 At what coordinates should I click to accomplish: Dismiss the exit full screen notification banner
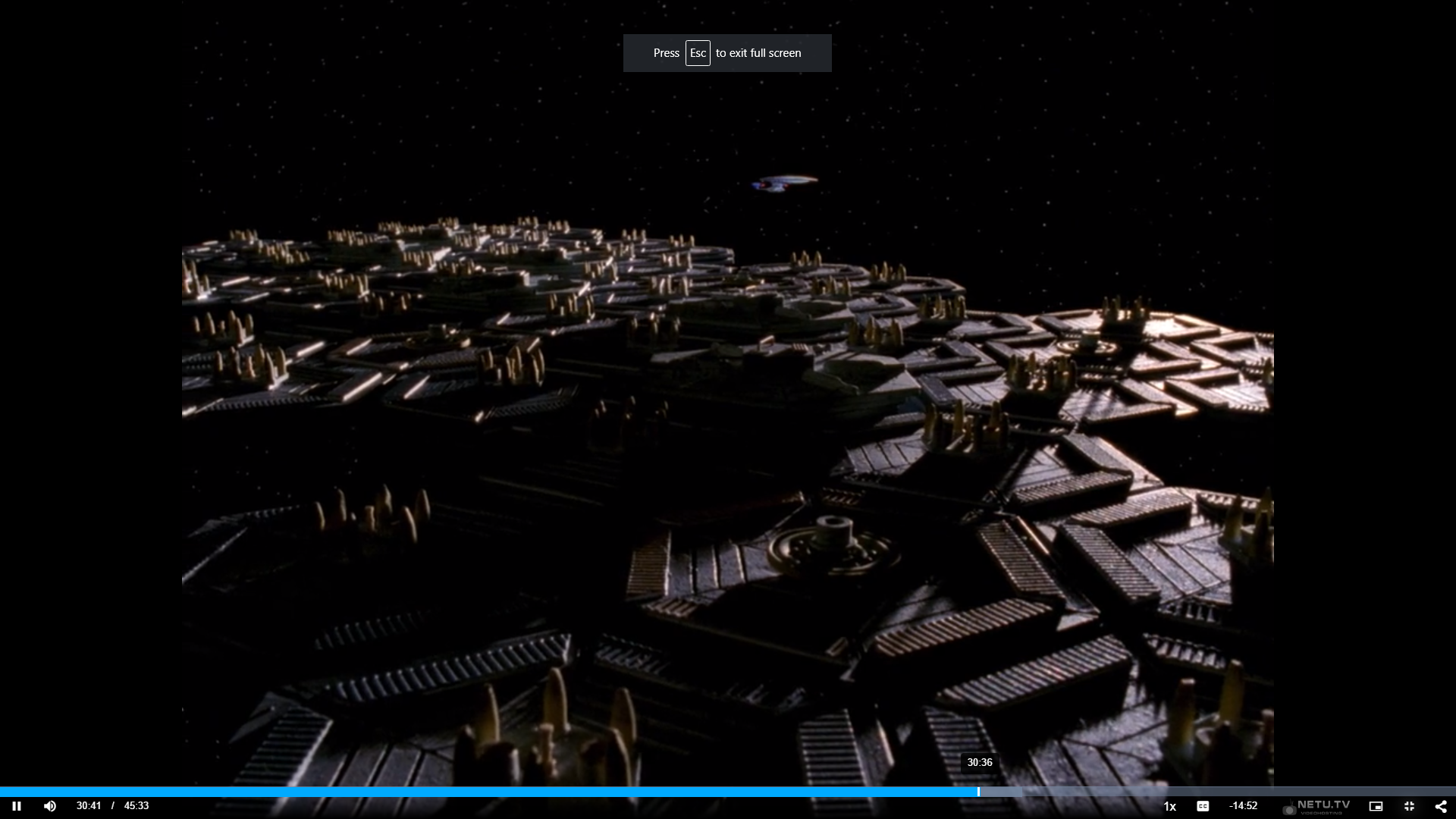coord(726,52)
